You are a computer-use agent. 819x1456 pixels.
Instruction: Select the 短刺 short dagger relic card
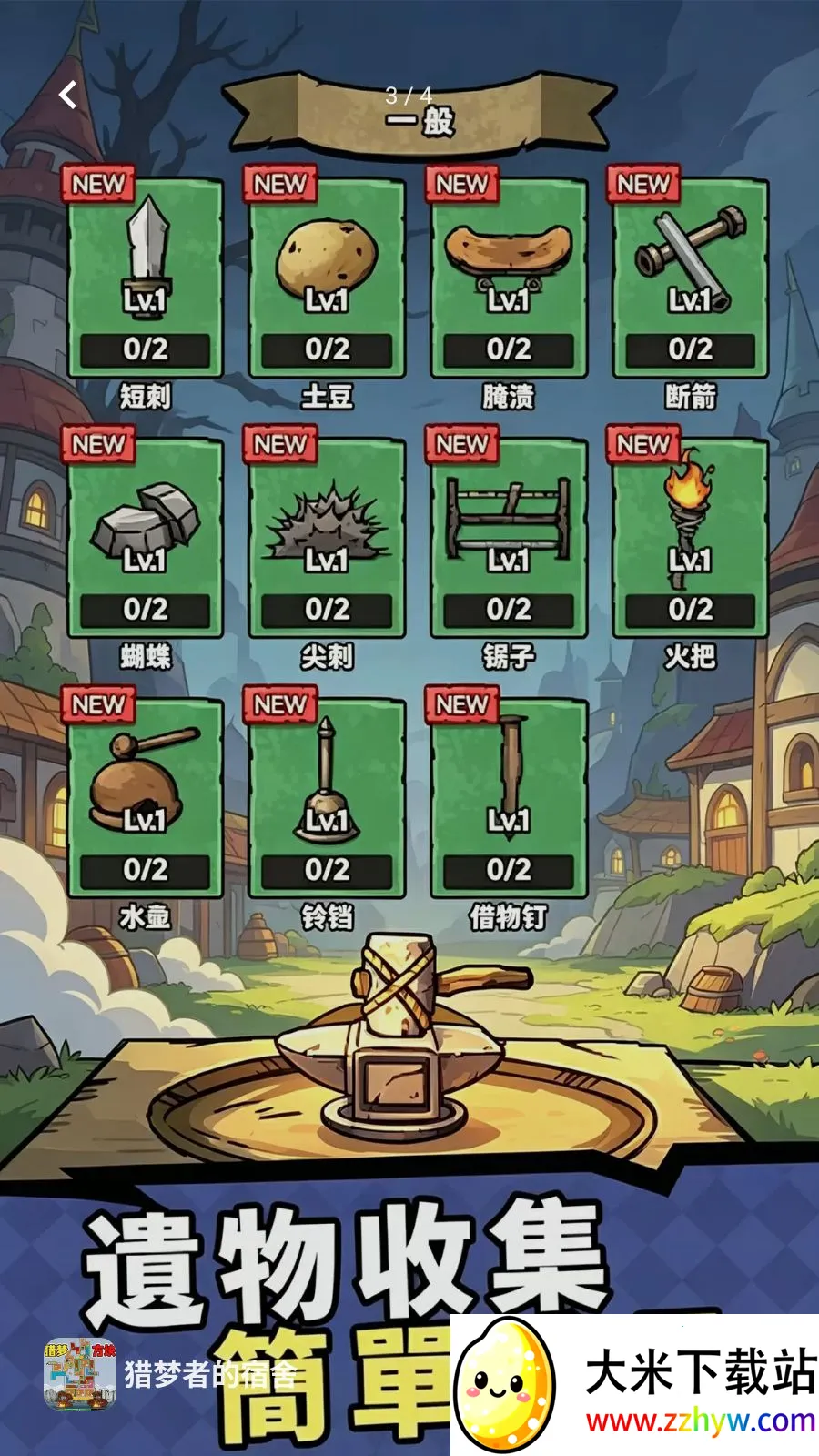pyautogui.click(x=146, y=278)
